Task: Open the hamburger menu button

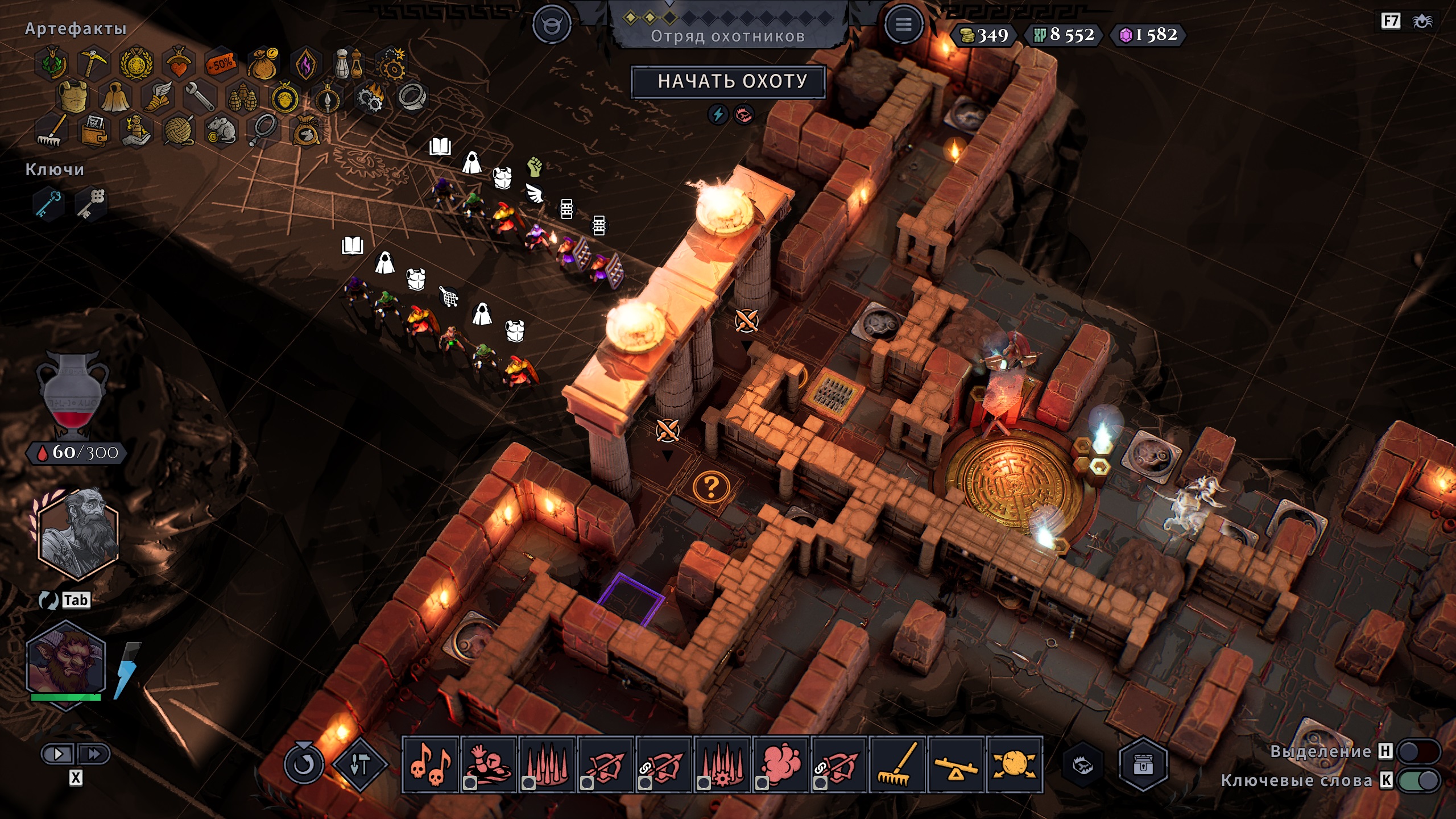Action: click(x=903, y=25)
